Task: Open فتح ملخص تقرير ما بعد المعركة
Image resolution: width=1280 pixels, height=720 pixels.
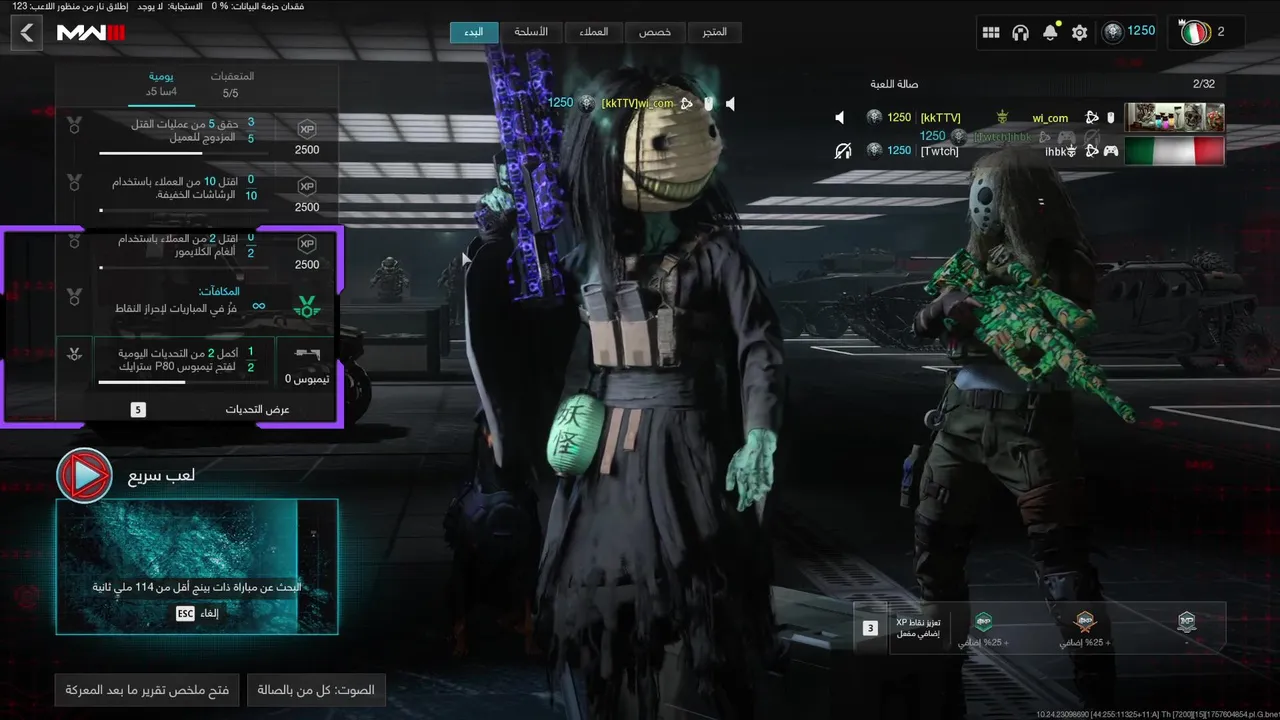Action: (x=147, y=690)
